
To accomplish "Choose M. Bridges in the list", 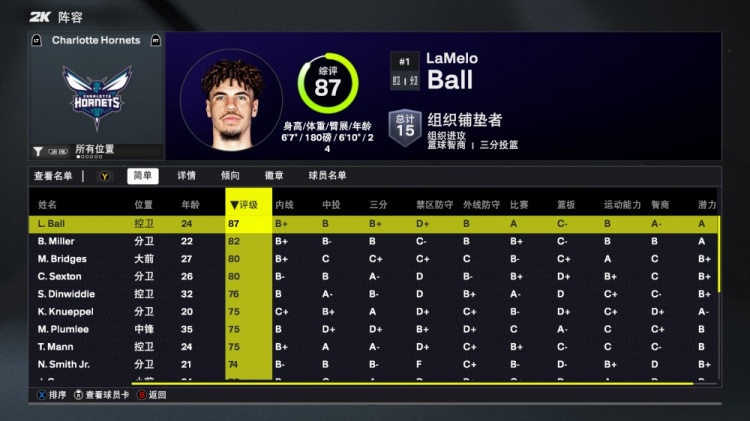I will (x=62, y=259).
